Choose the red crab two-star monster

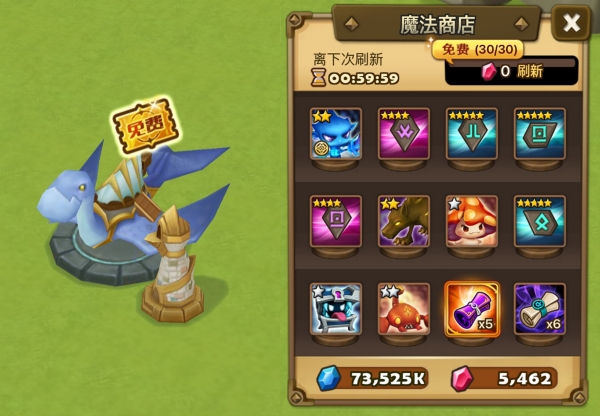tap(403, 308)
